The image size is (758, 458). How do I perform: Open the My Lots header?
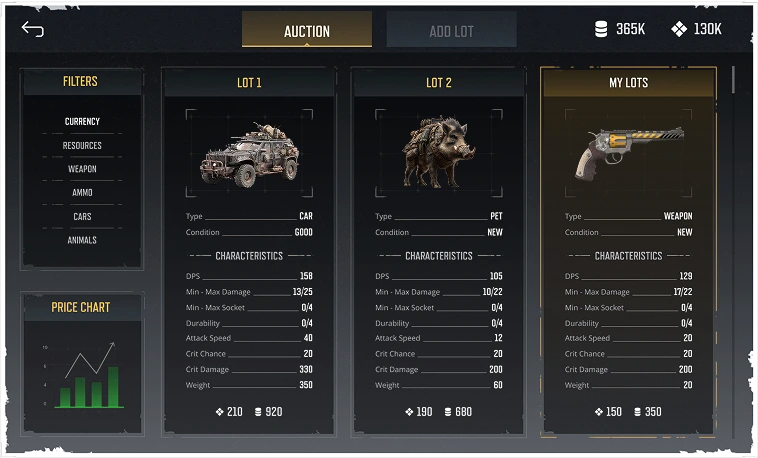628,83
